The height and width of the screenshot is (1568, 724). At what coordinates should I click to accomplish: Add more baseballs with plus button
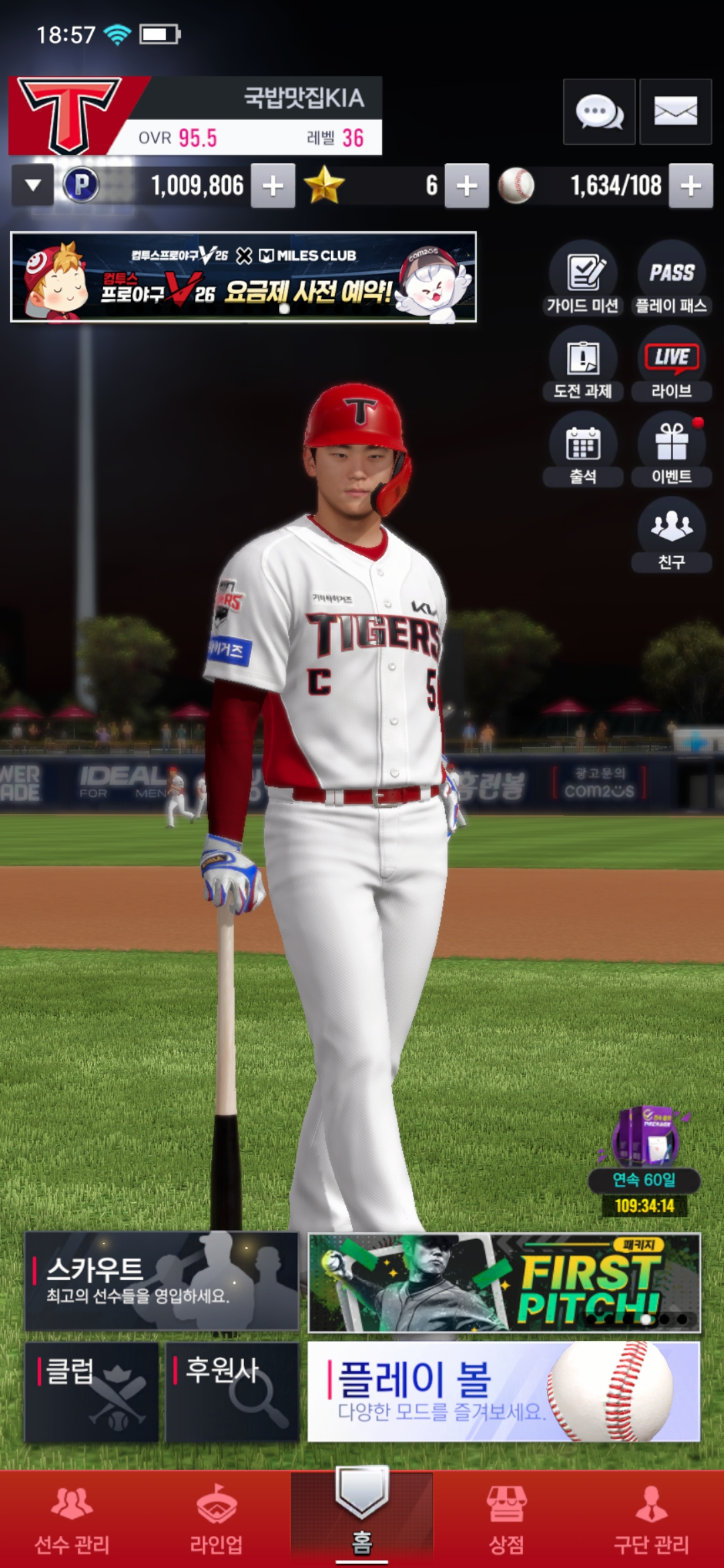tap(691, 186)
